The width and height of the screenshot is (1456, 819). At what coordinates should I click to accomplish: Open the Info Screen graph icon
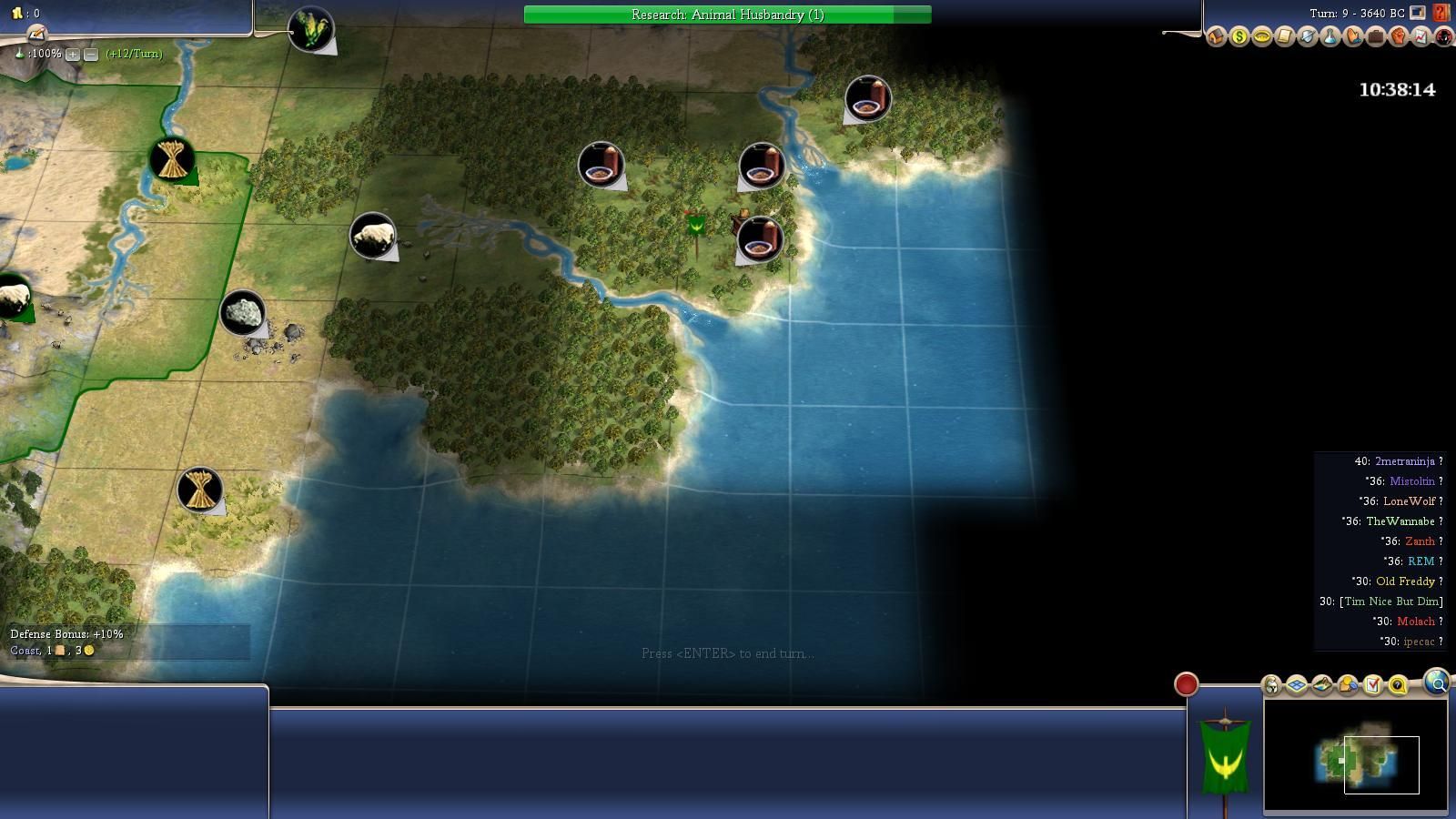click(x=1421, y=37)
